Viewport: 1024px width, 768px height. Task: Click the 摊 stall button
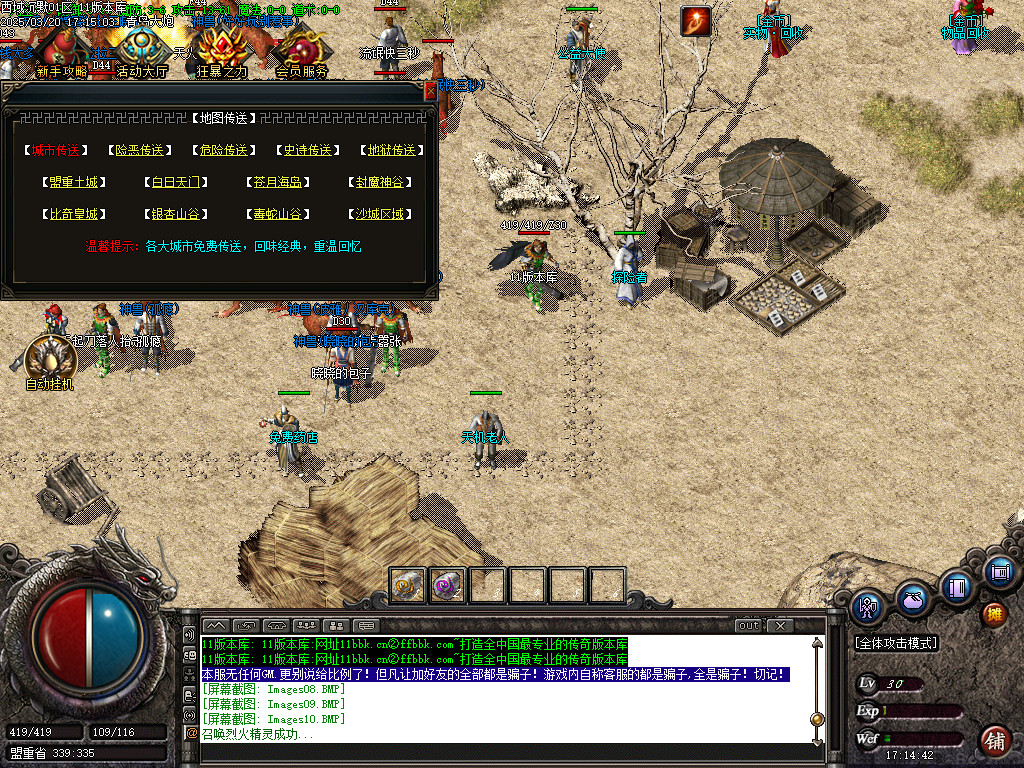(x=993, y=613)
